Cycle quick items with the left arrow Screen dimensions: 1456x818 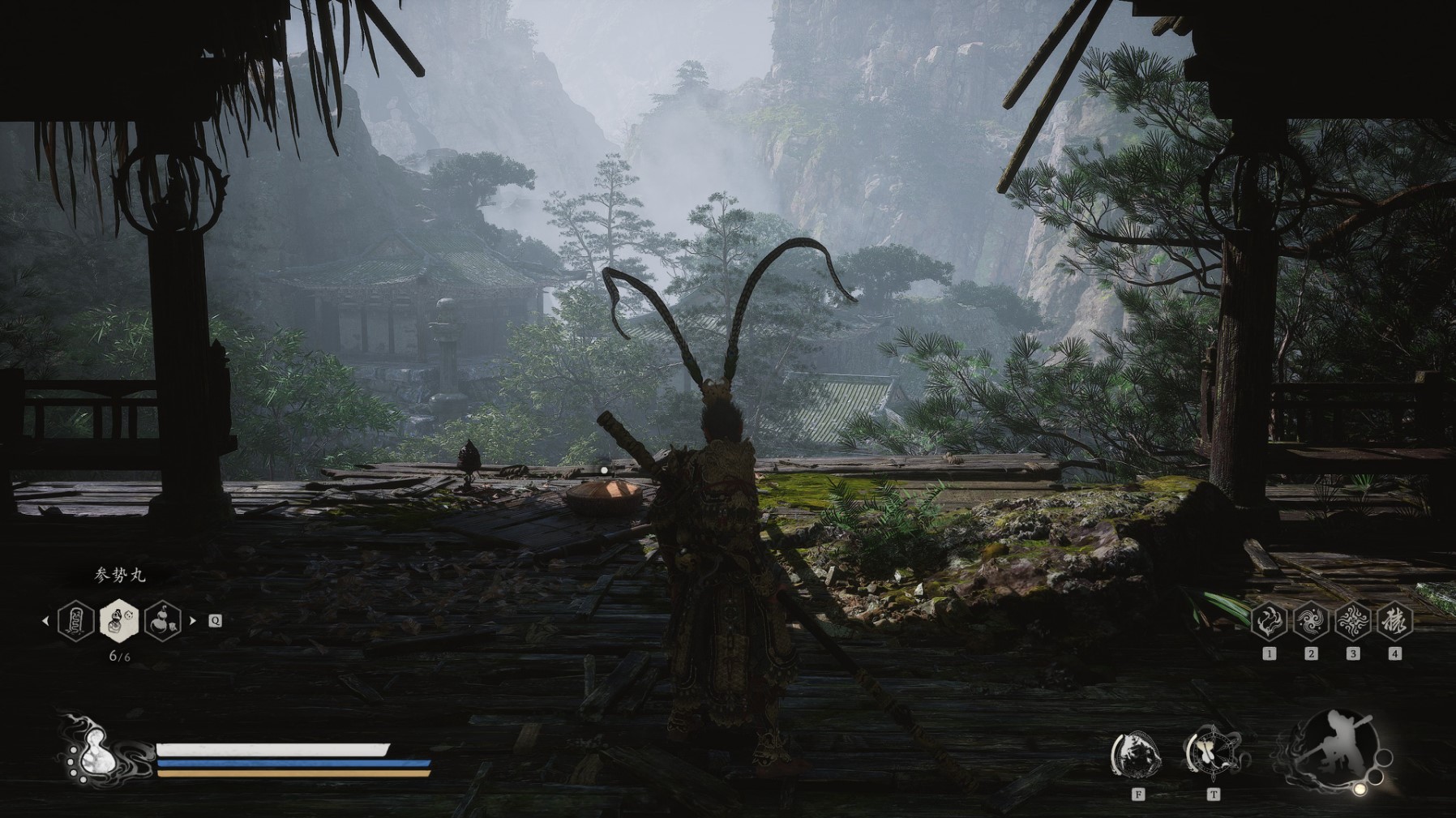pos(45,621)
